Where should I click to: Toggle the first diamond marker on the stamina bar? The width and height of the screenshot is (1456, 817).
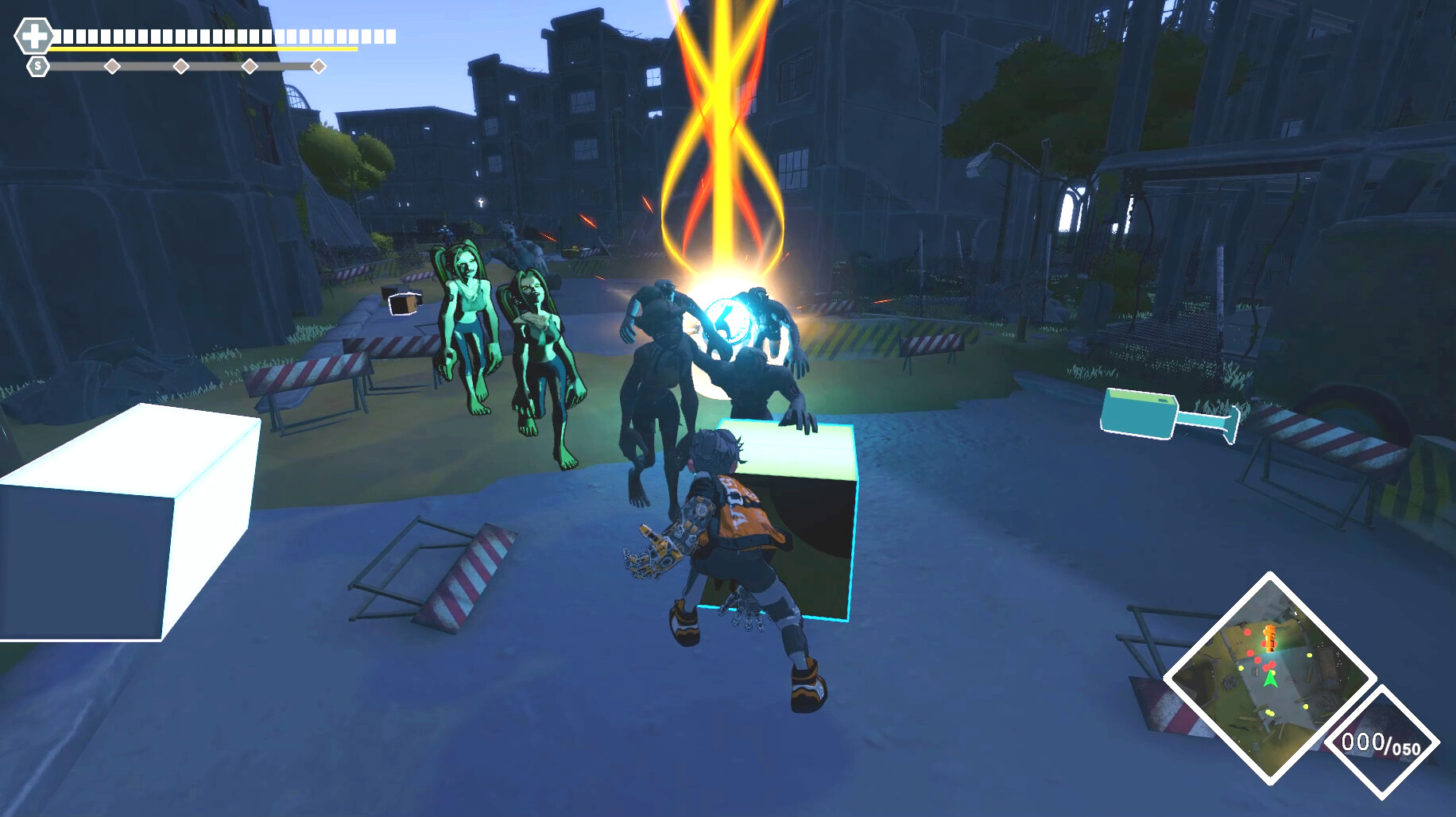pos(111,68)
